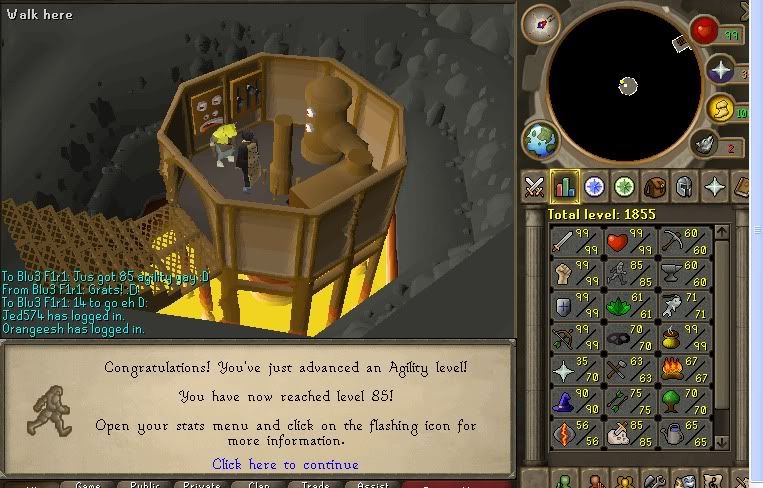The height and width of the screenshot is (488, 763).
Task: Activate quick prayers using the prayer orb
Action: (x=719, y=70)
